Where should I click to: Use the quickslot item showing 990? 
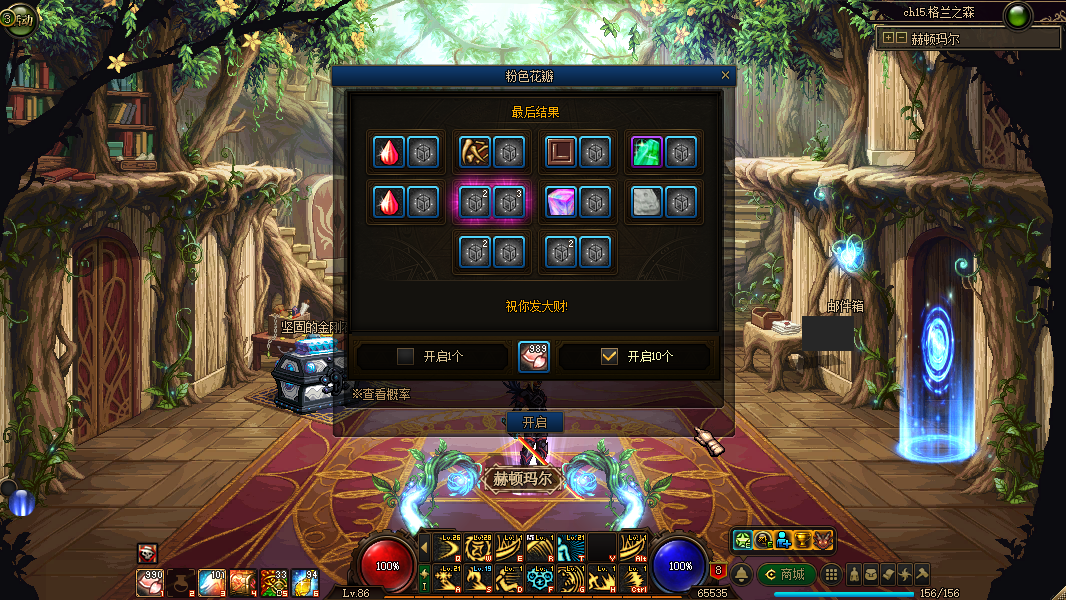[150, 581]
